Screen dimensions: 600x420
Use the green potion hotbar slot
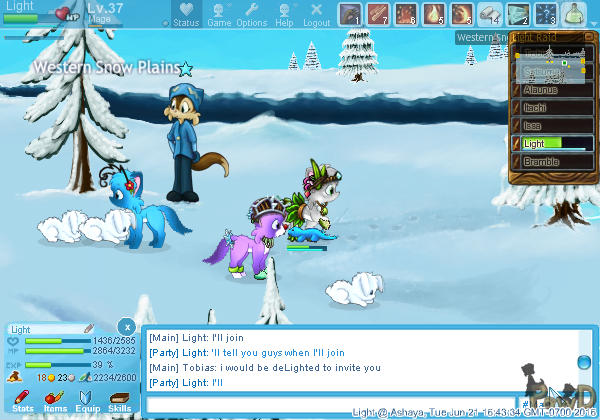(x=574, y=14)
